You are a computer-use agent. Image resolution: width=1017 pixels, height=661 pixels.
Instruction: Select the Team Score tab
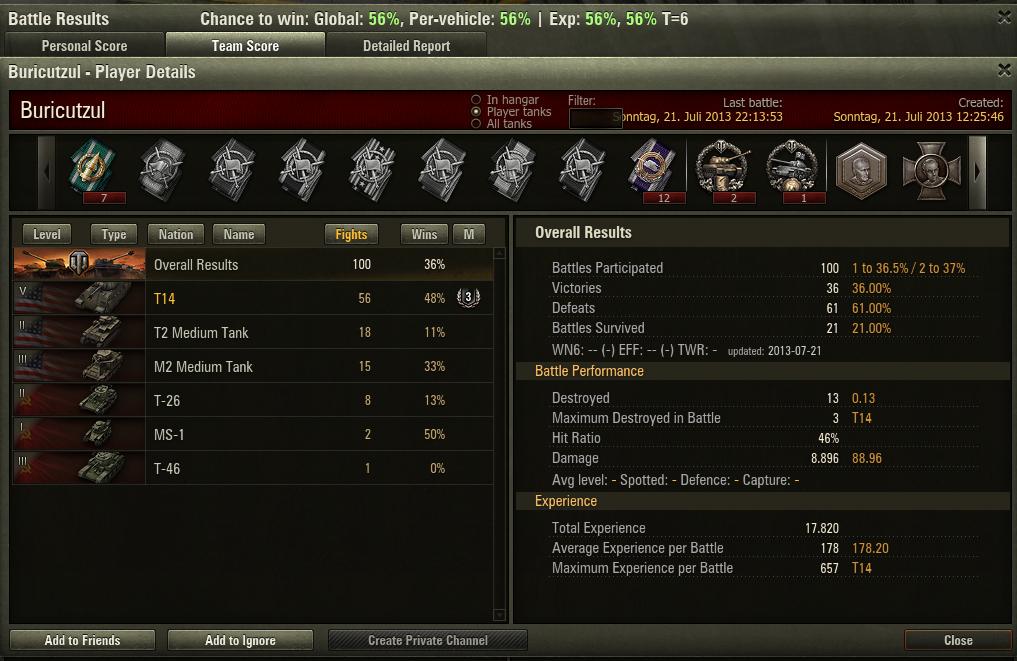coord(245,46)
